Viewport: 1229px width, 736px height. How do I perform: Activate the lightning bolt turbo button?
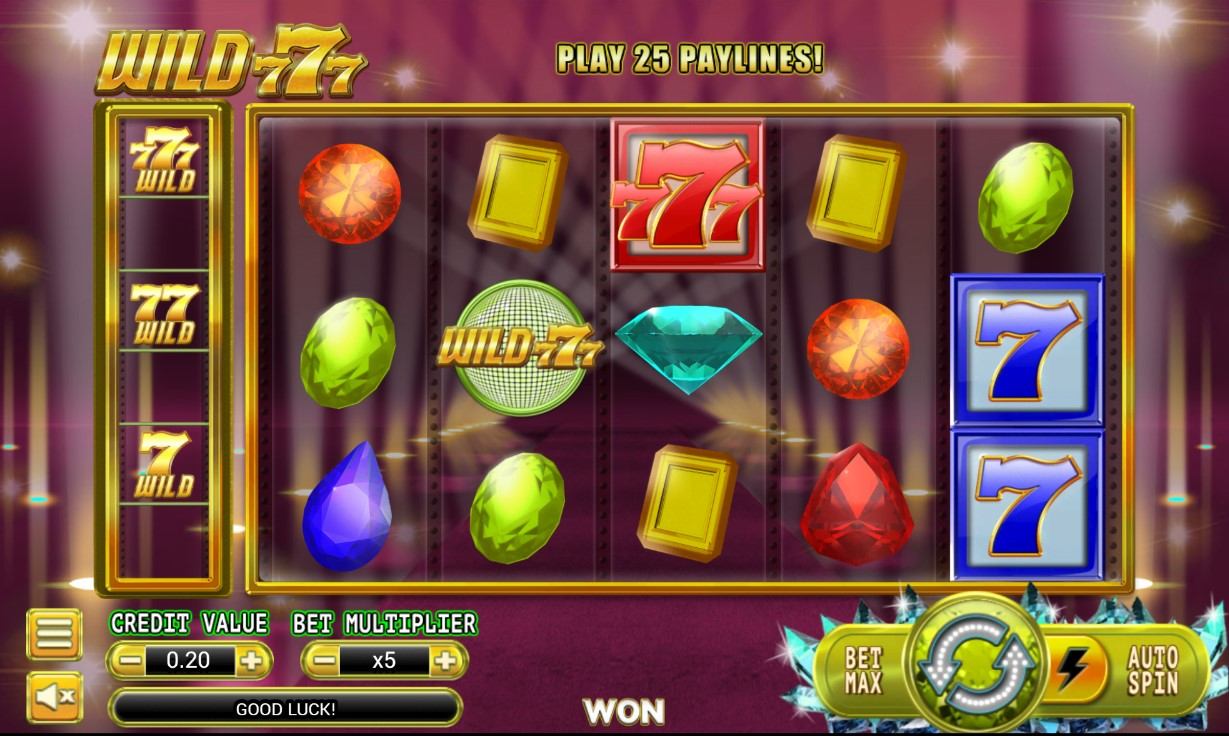(x=1070, y=669)
